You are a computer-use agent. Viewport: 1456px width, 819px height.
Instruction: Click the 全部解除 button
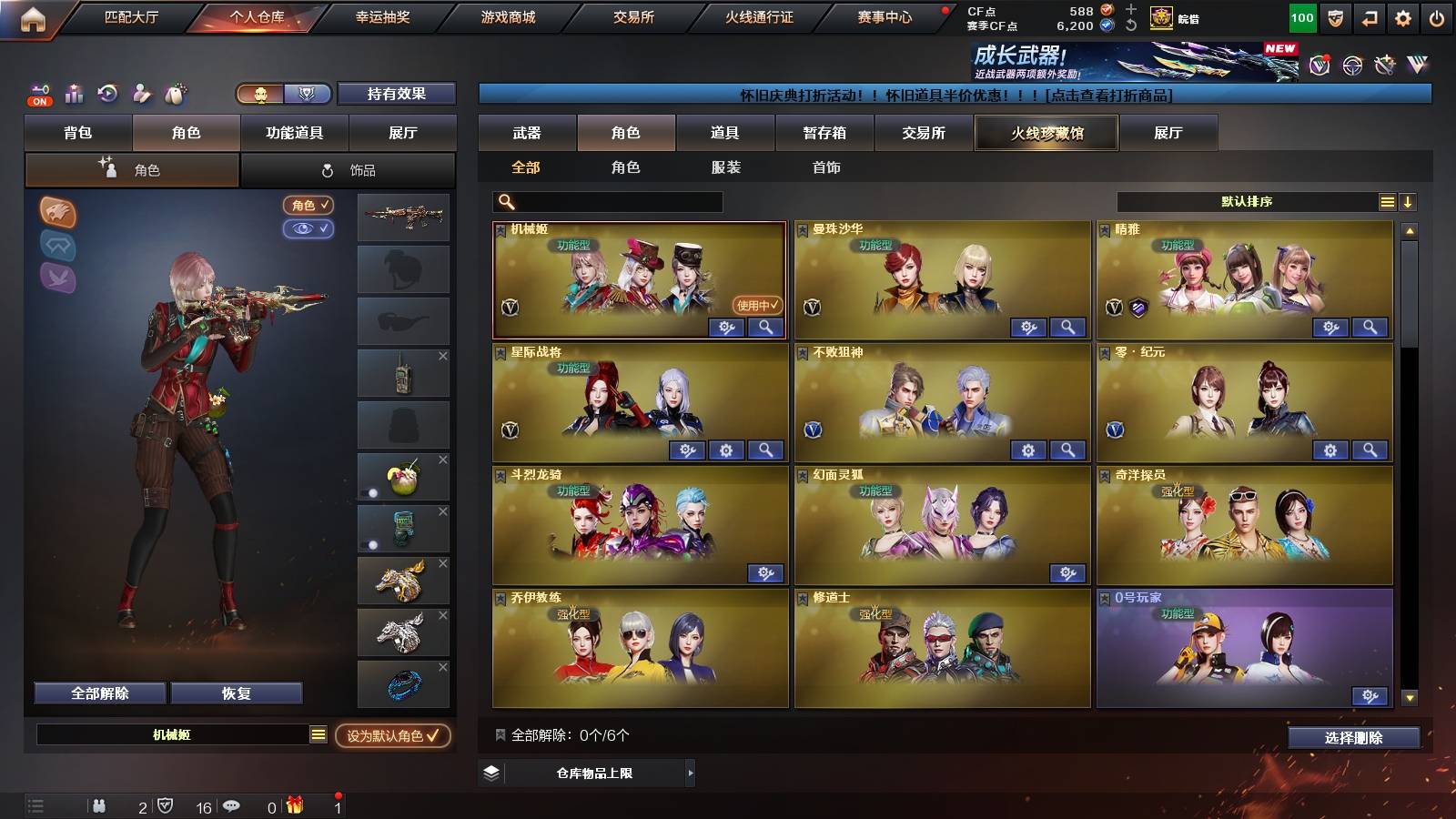coord(98,693)
